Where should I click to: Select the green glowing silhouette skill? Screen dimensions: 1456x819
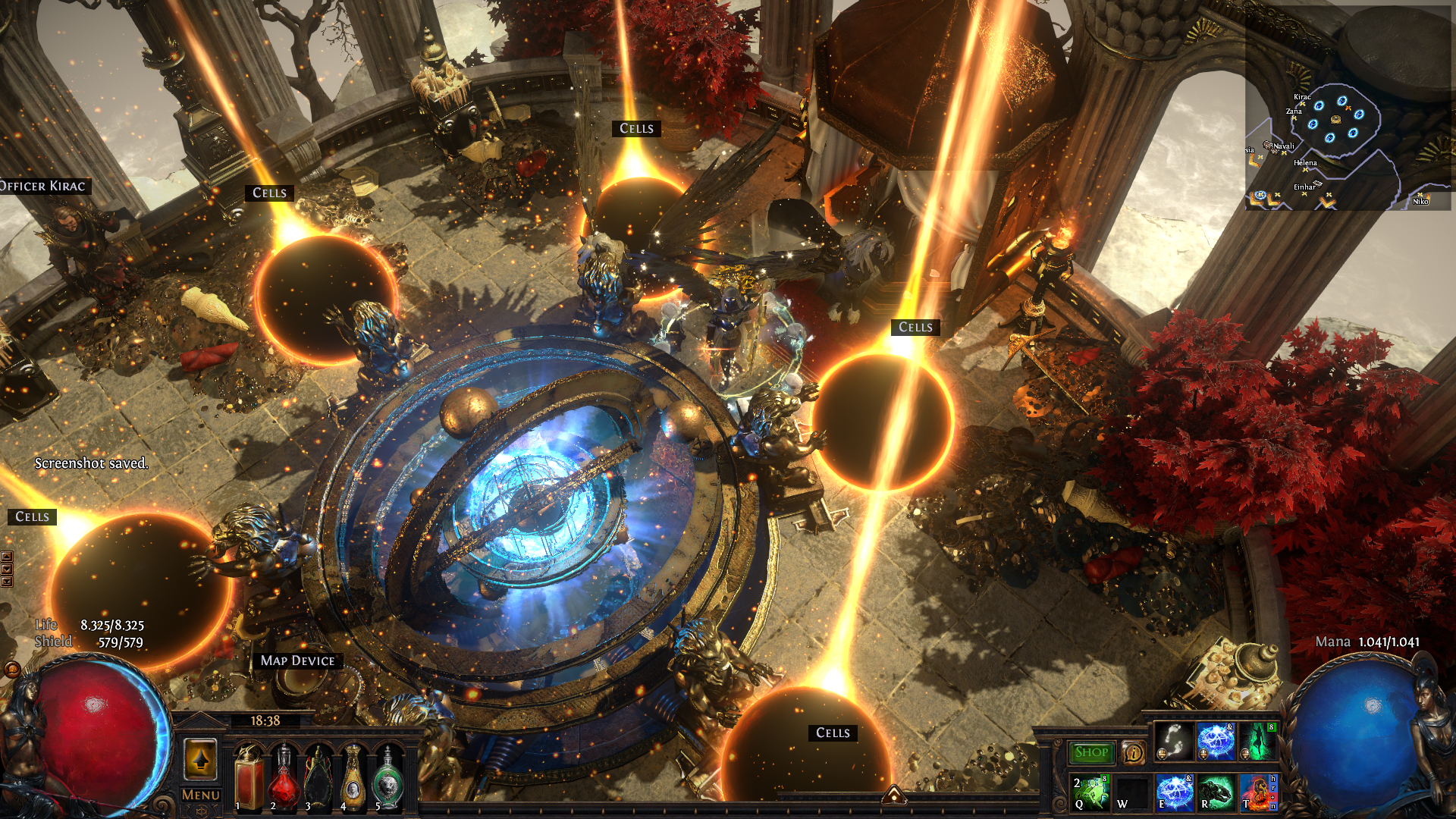coord(1257,742)
